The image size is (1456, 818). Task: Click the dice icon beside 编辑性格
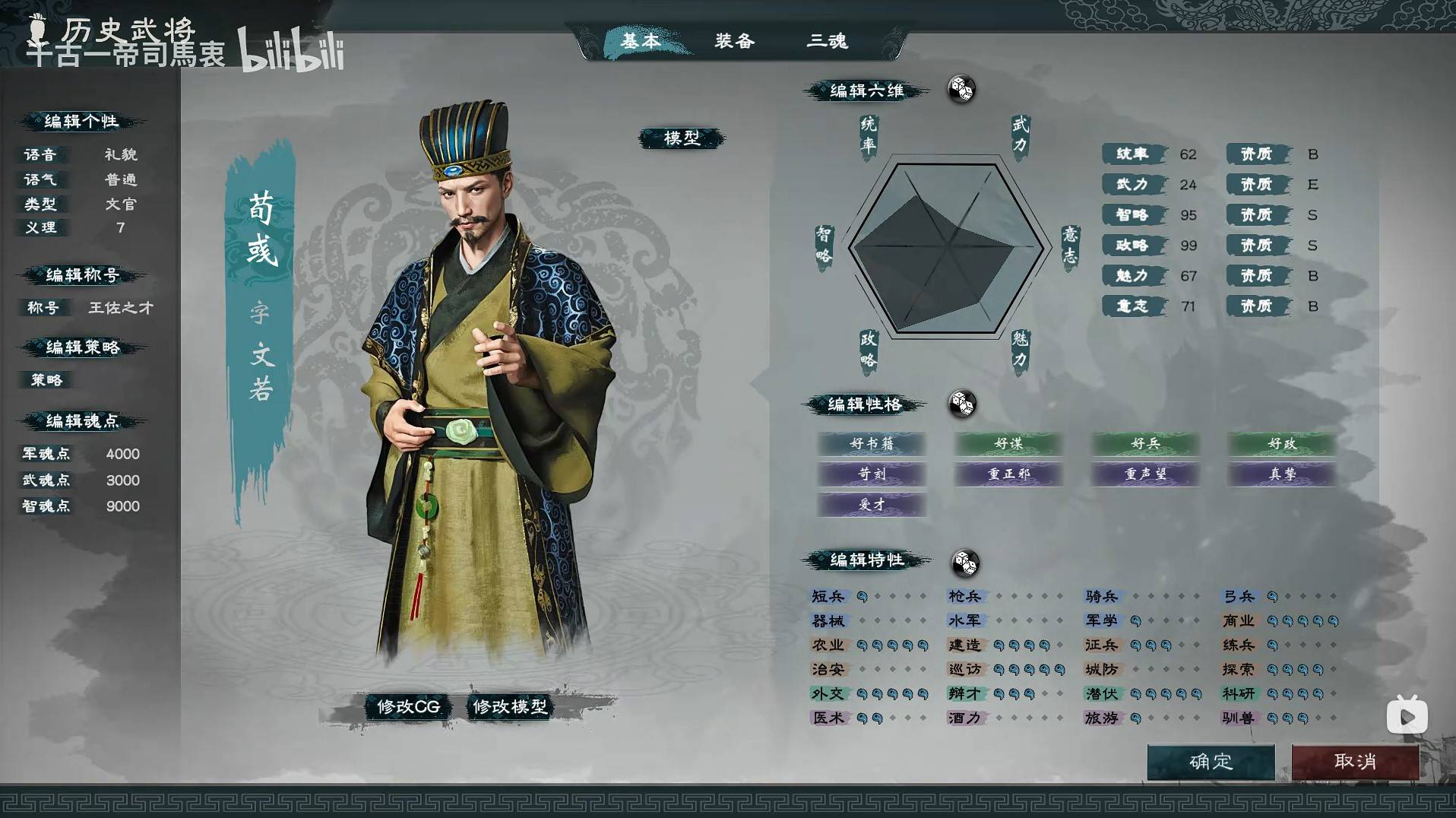tap(964, 405)
